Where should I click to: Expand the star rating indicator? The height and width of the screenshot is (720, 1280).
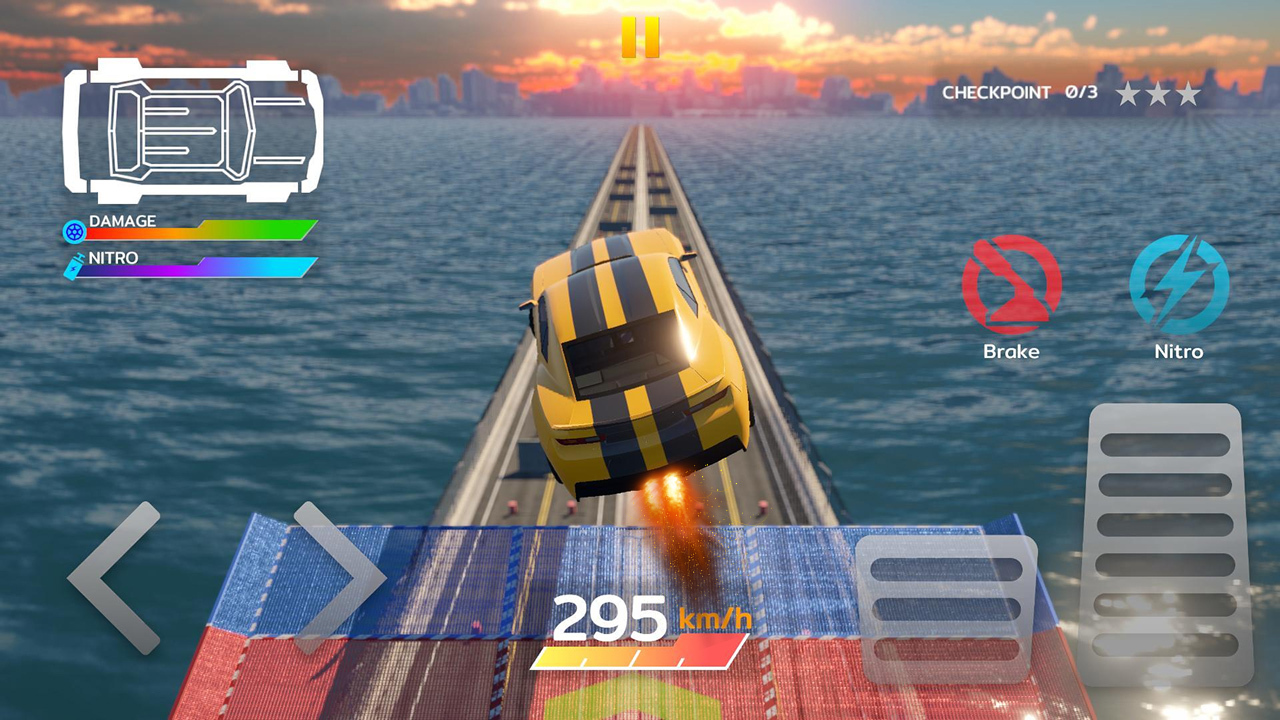tap(1160, 91)
